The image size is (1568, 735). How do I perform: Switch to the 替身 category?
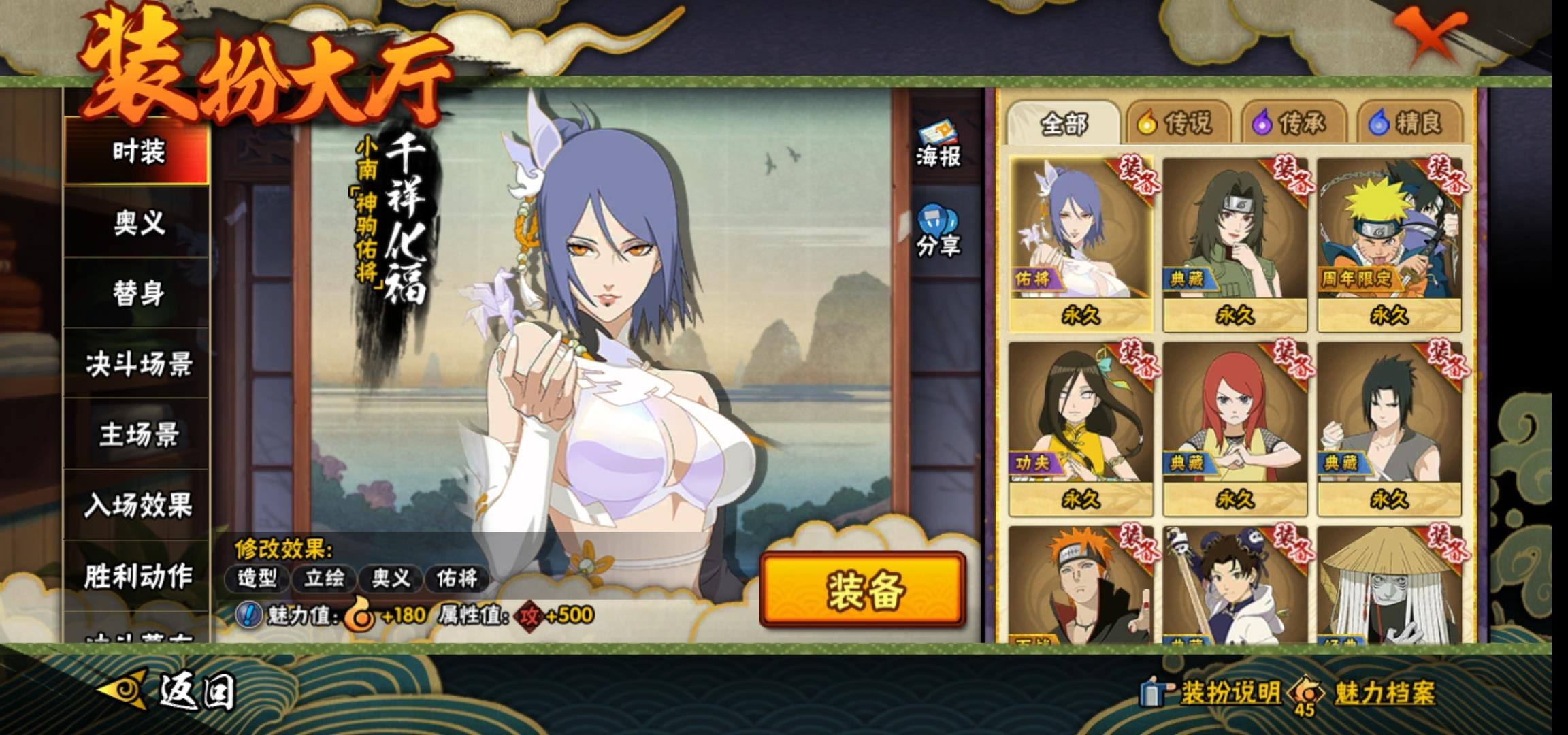point(137,293)
